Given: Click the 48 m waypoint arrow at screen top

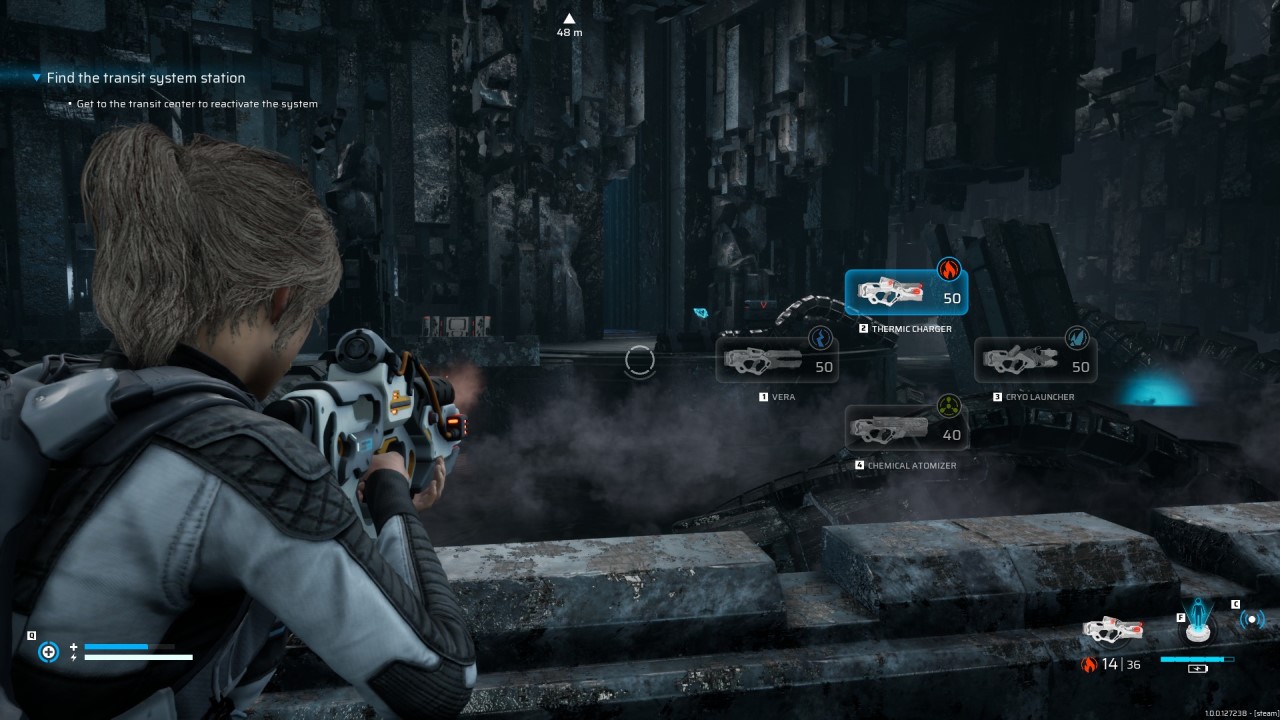Looking at the screenshot, I should coord(568,18).
